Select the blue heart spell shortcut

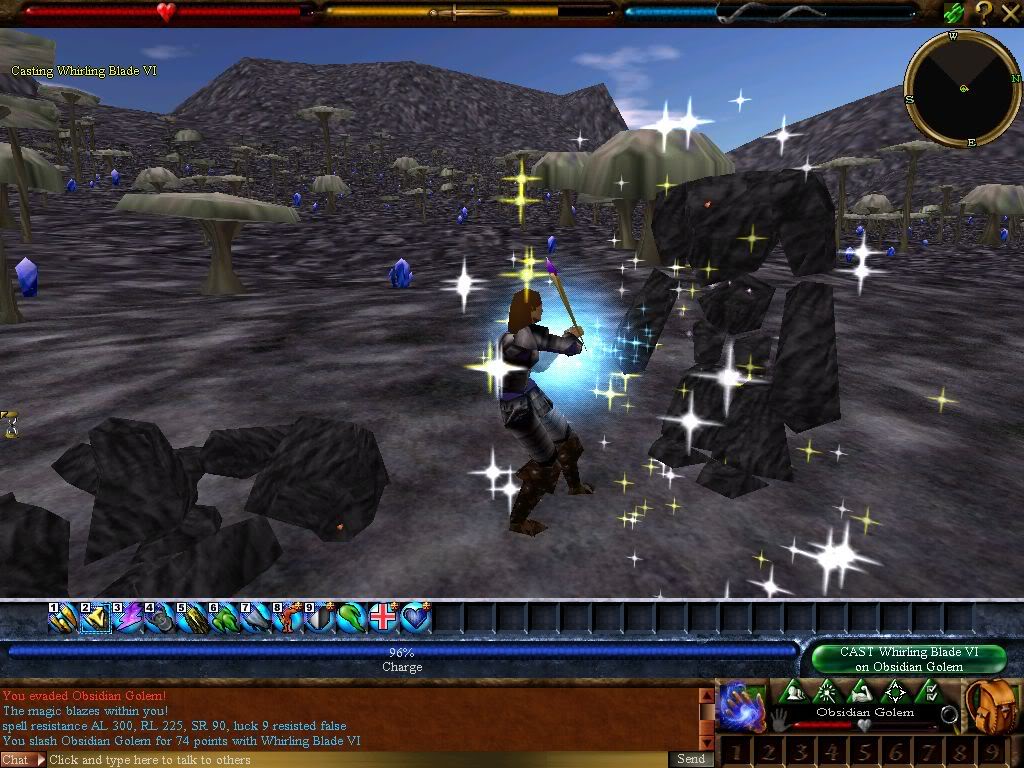click(416, 619)
